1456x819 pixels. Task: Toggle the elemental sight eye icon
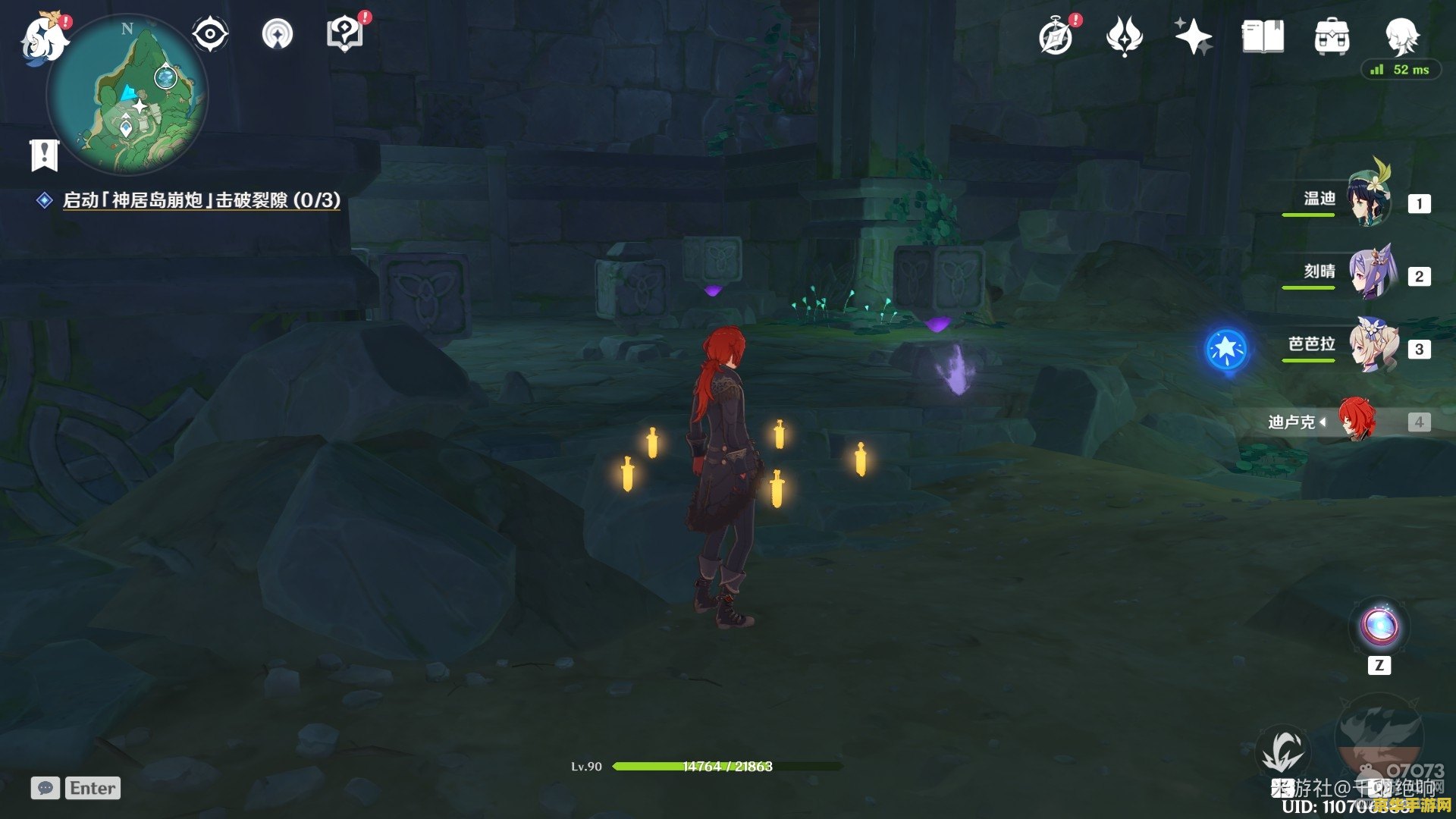pos(209,35)
